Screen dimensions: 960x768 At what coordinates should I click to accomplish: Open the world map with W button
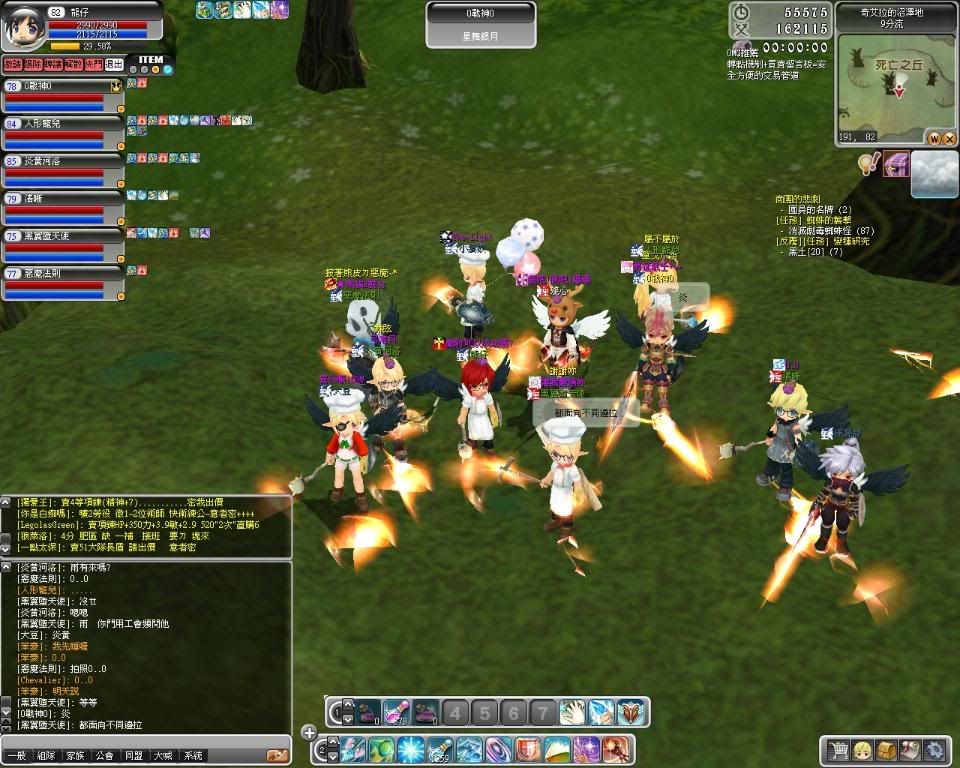click(933, 137)
